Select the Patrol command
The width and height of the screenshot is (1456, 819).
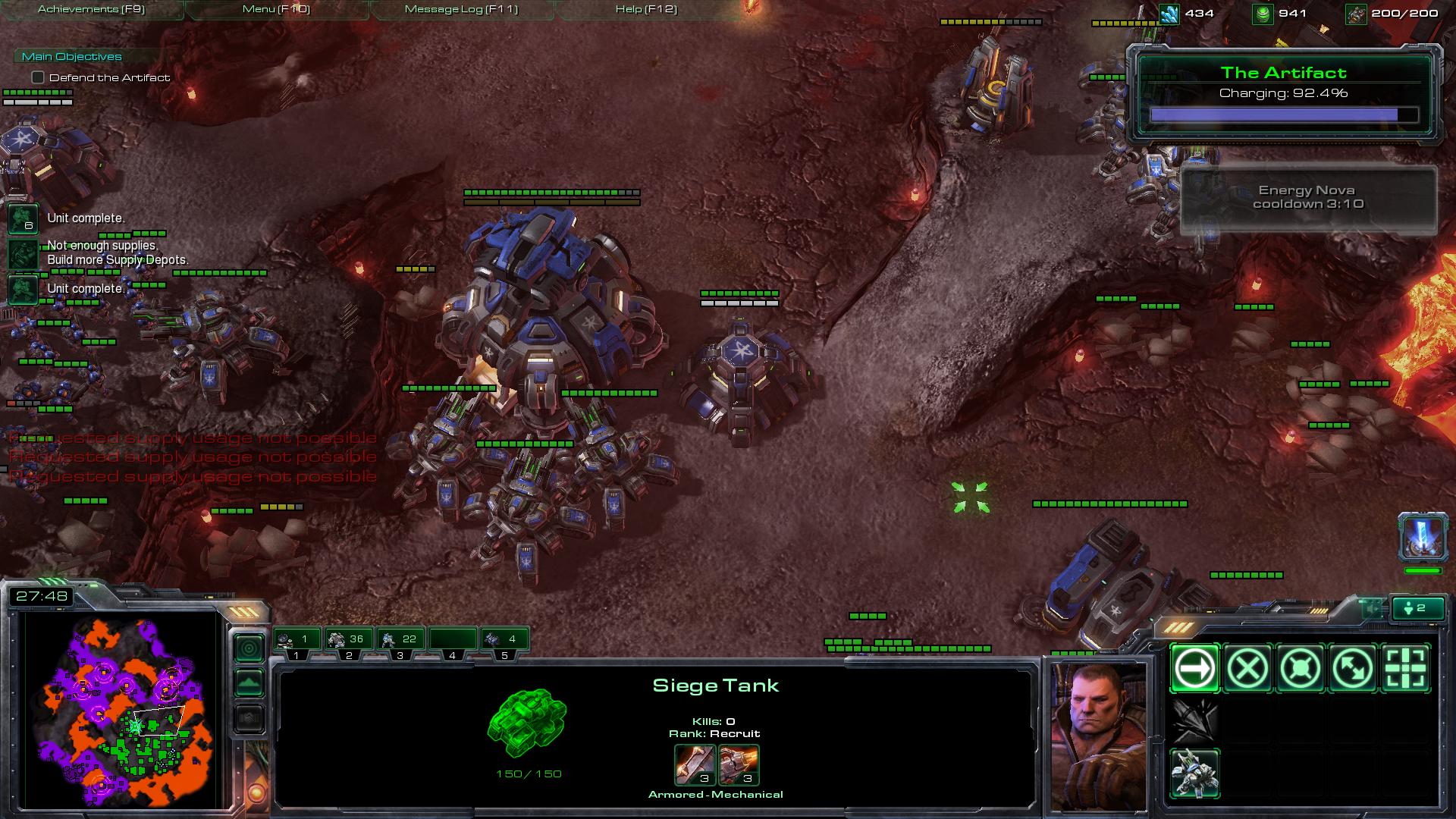click(x=1354, y=668)
